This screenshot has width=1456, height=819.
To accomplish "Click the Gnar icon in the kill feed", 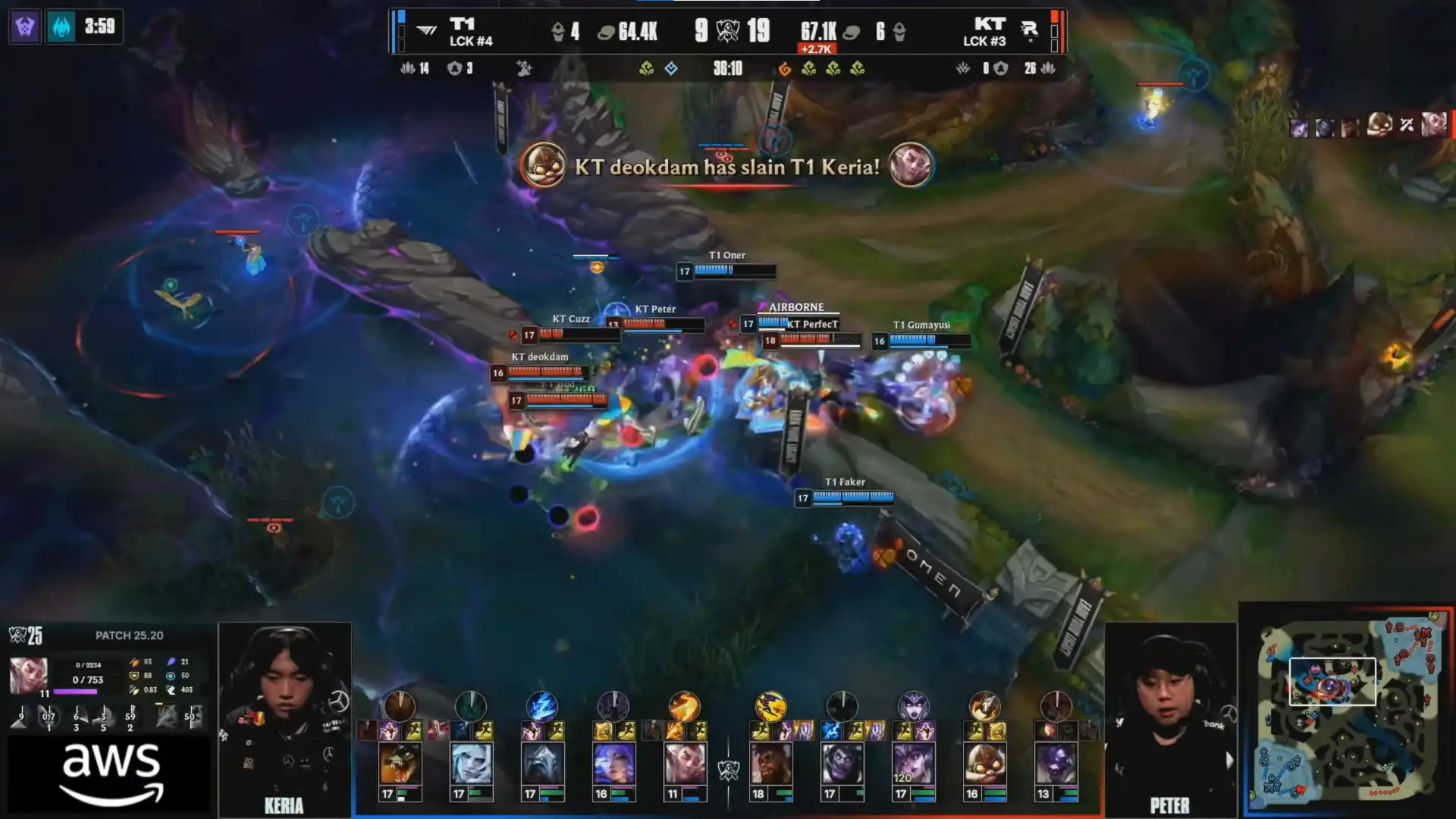I will point(543,165).
